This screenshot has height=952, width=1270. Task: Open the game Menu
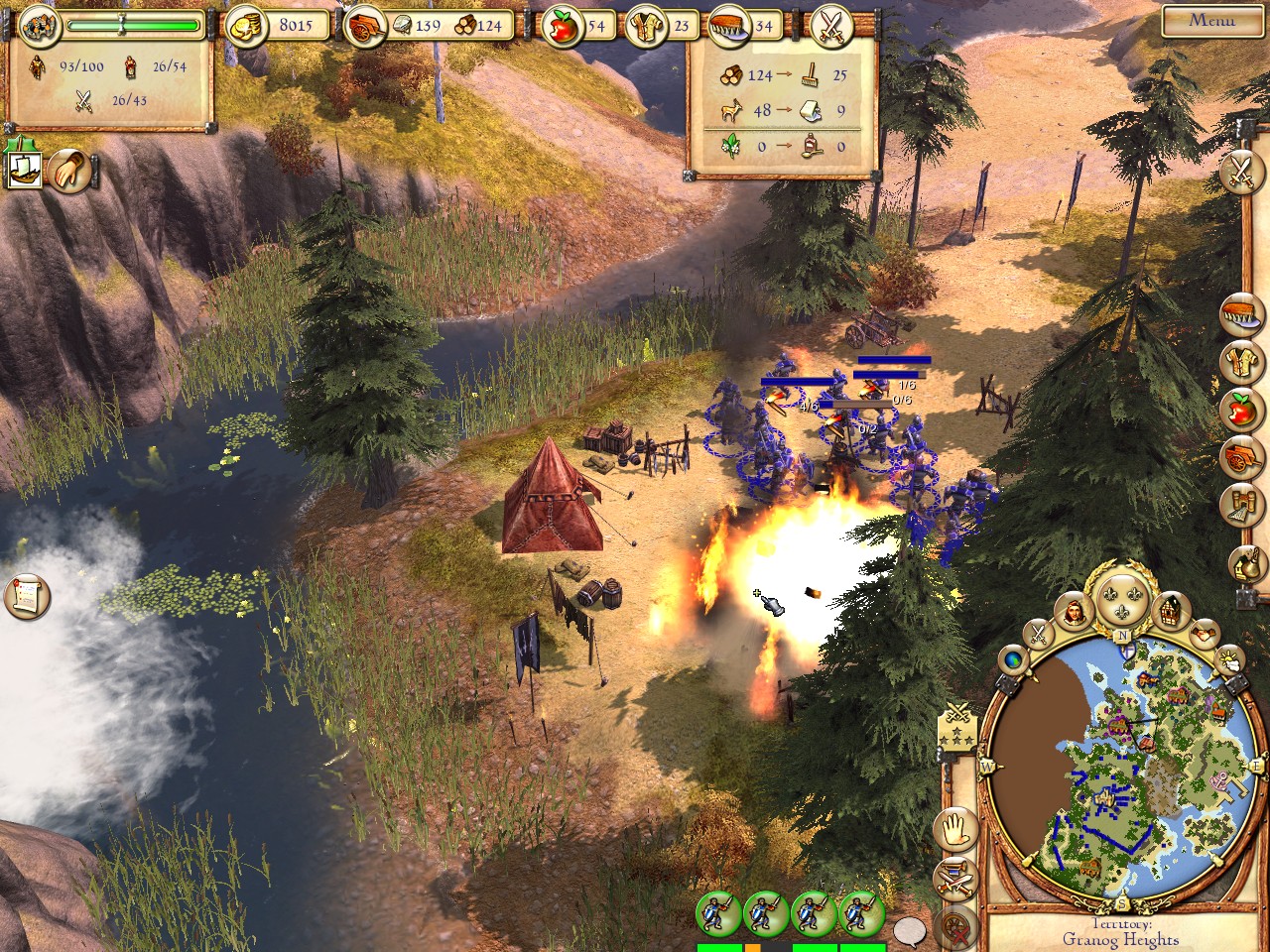(1211, 21)
